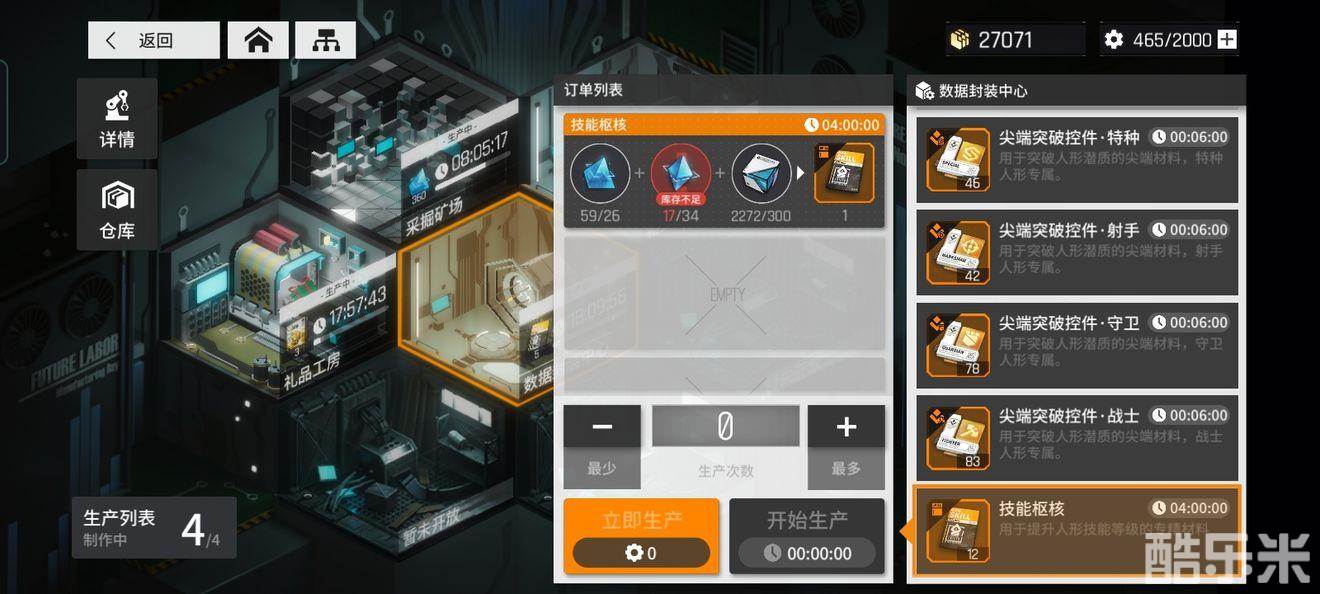Screen dimensions: 1320x594
Task: Open the home screen icon
Action: tap(258, 40)
